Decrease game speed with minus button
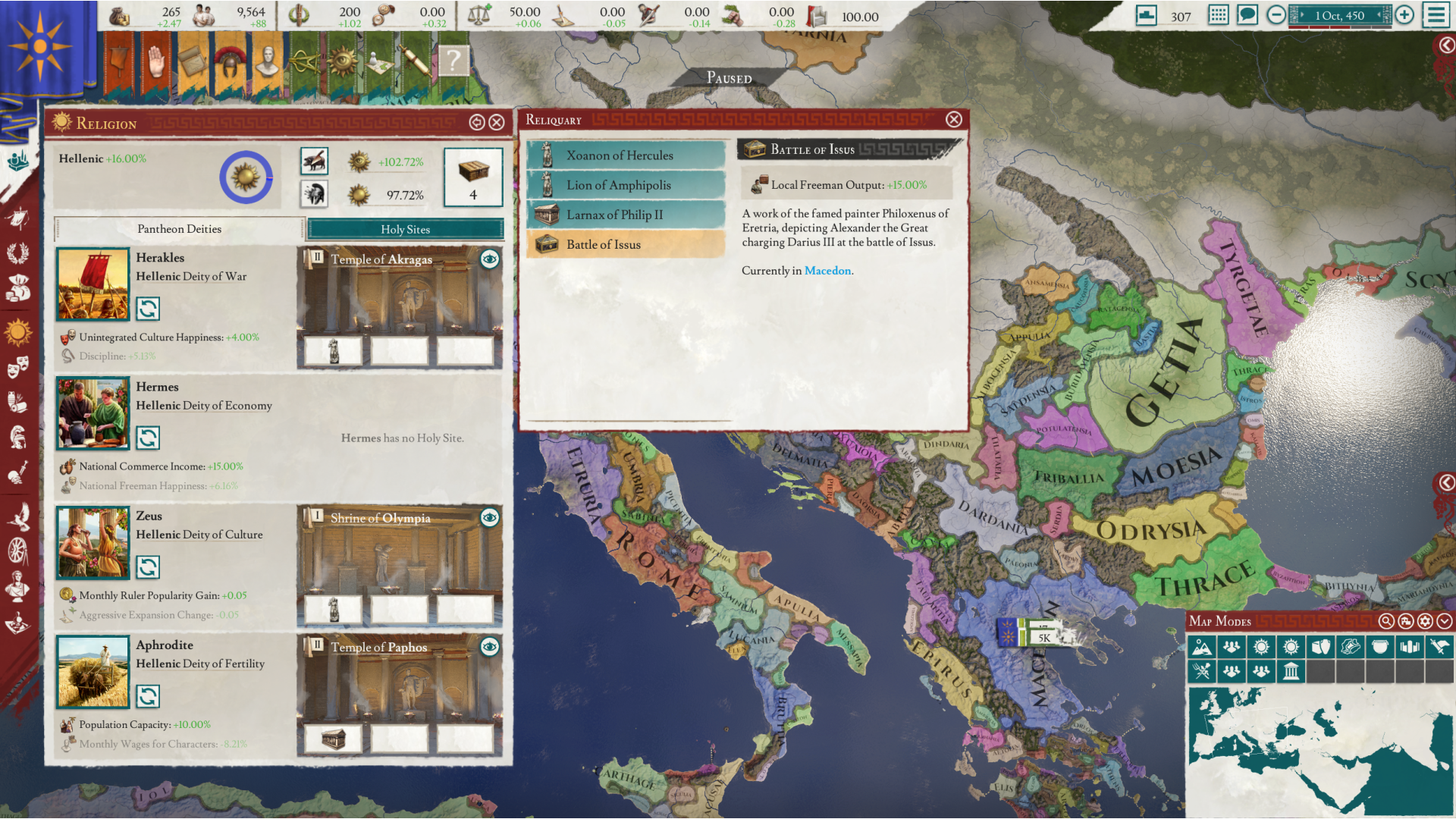 pos(1276,15)
